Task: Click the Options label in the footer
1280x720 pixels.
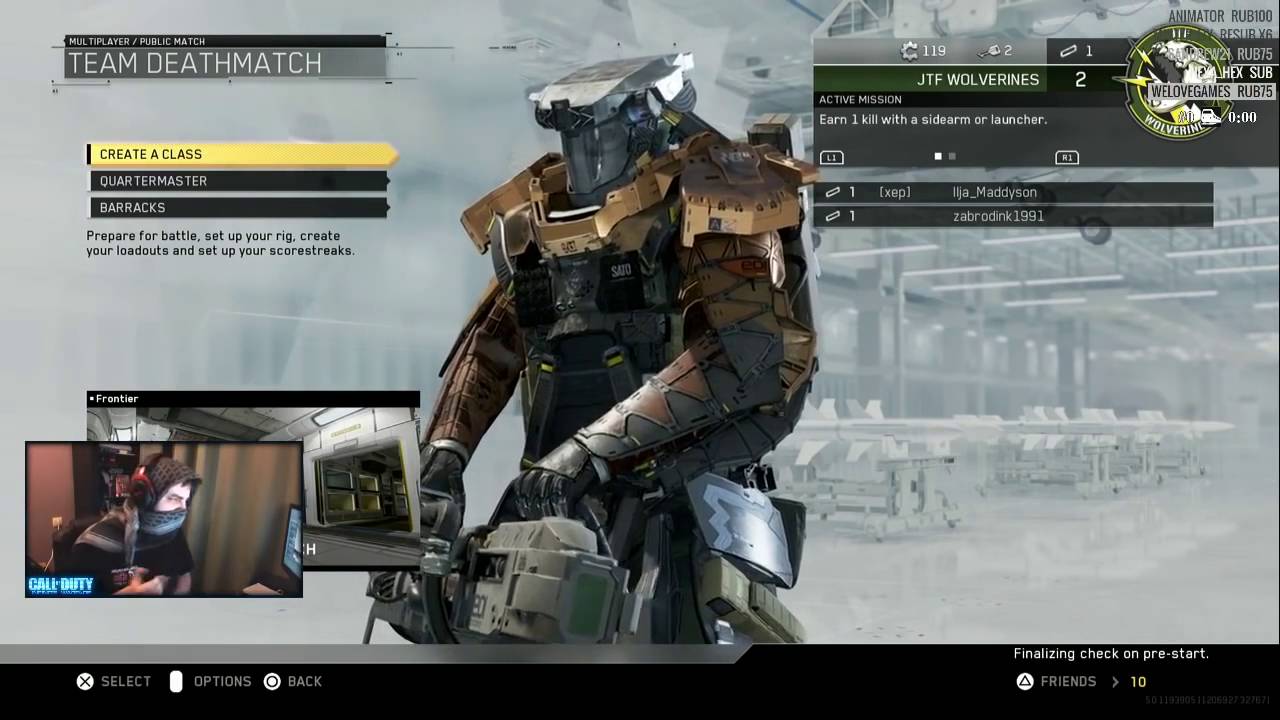Action: (221, 682)
